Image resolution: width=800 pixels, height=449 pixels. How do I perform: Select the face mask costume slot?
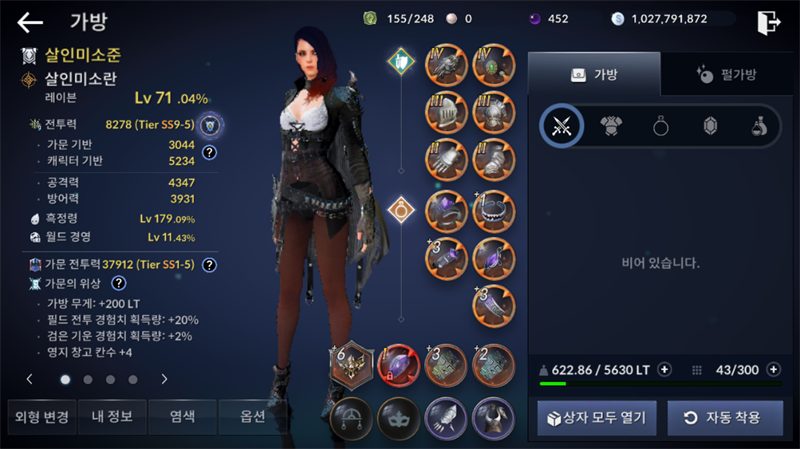[x=400, y=417]
